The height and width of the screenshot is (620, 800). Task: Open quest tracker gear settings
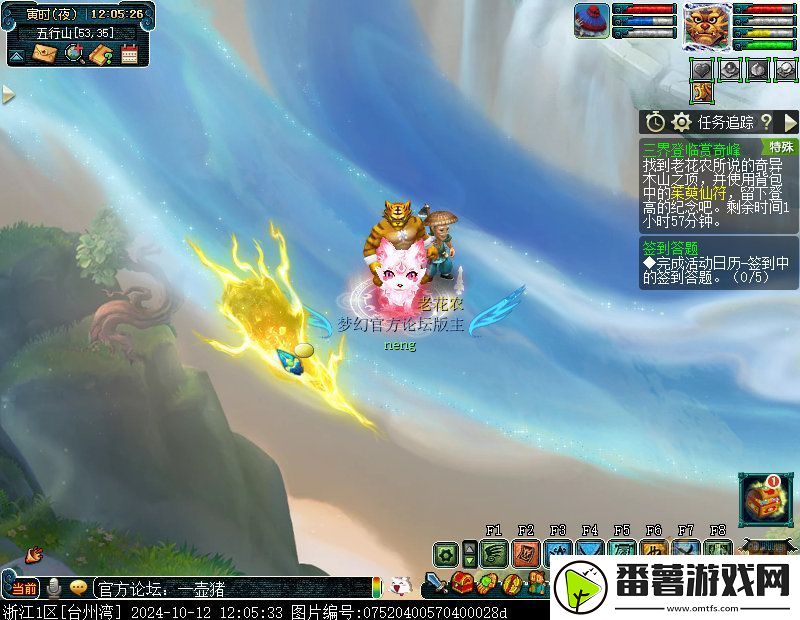682,122
